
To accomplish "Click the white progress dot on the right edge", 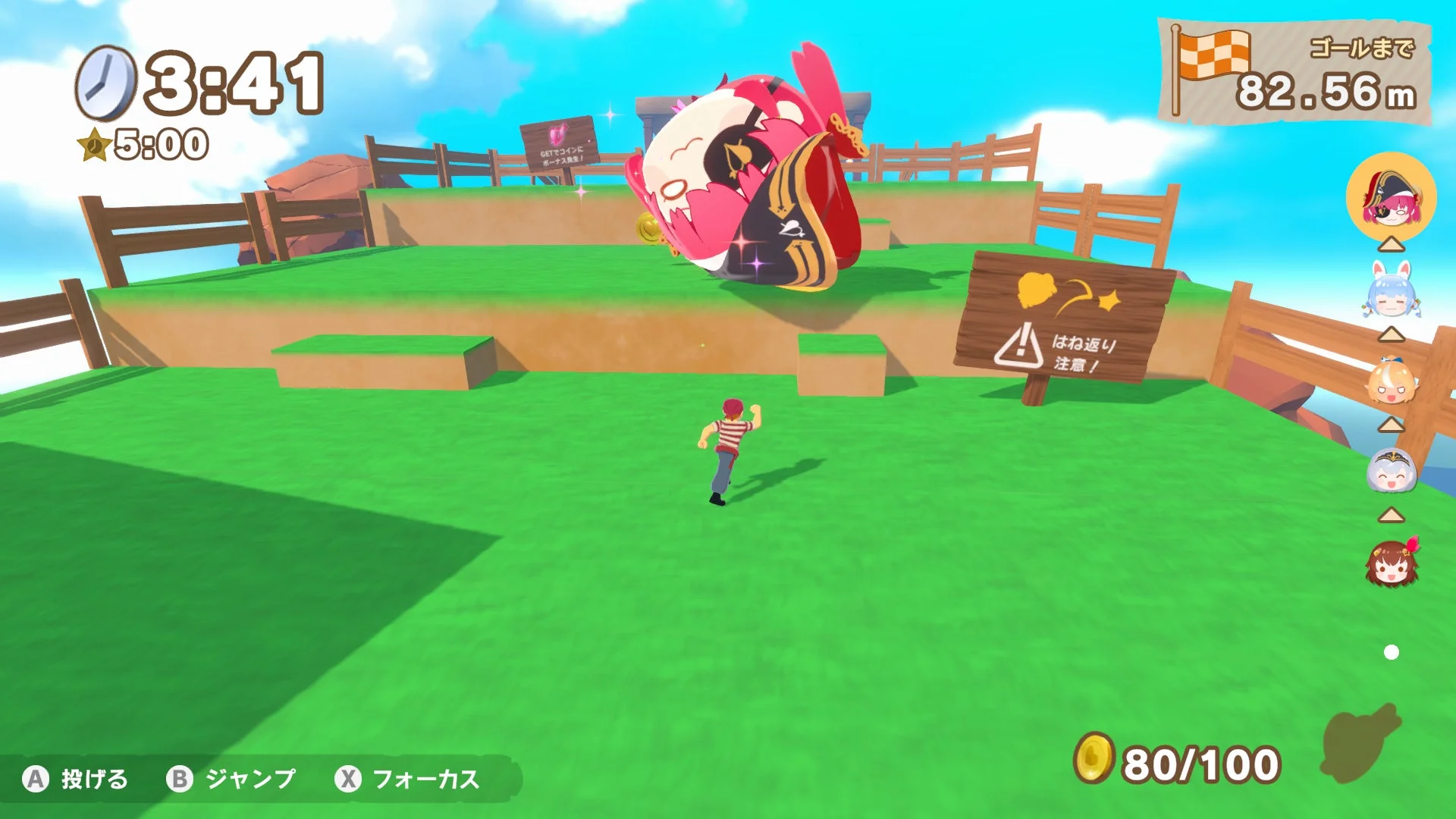I will pos(1391,651).
